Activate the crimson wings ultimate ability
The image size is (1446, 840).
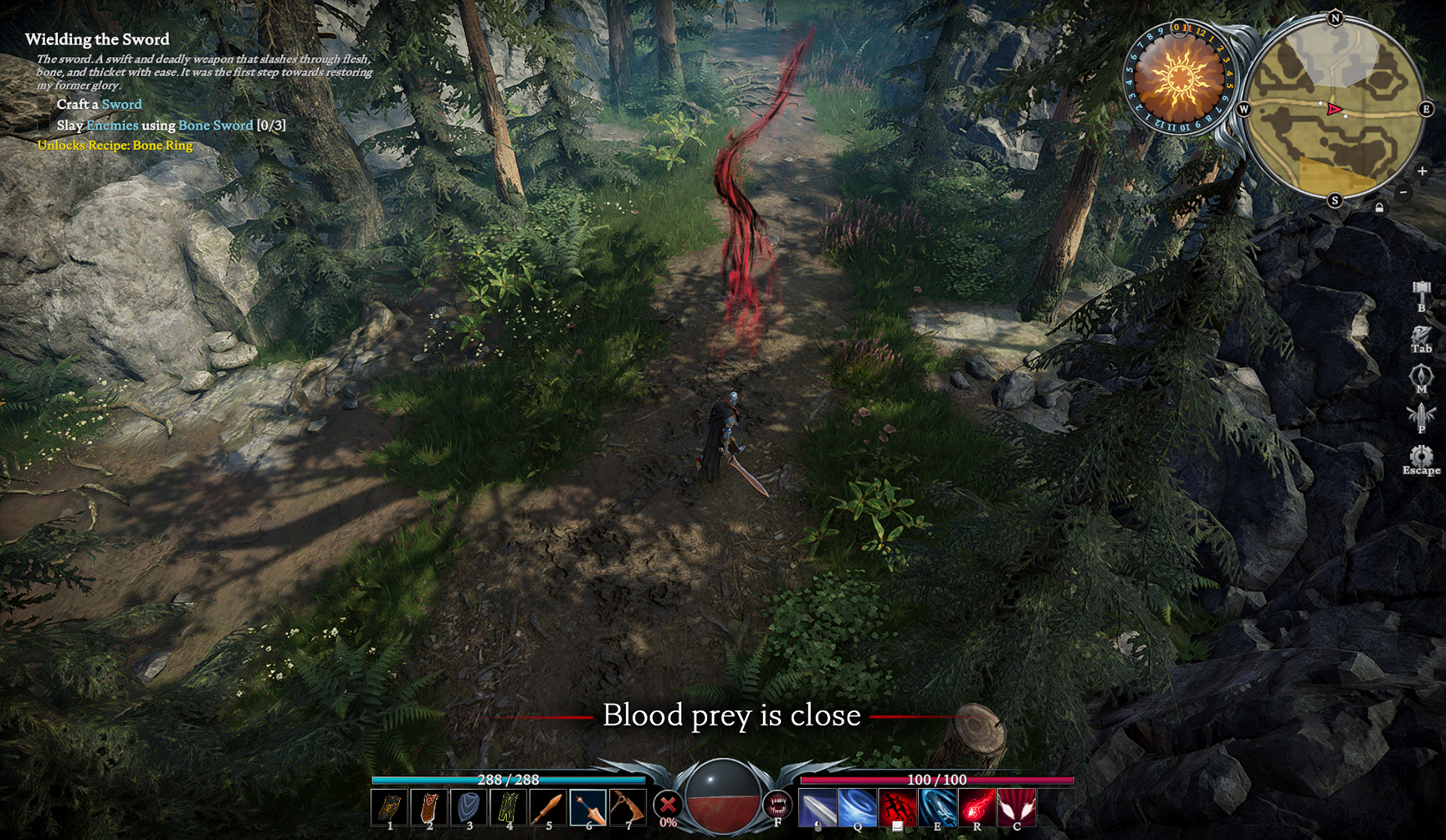(1017, 807)
